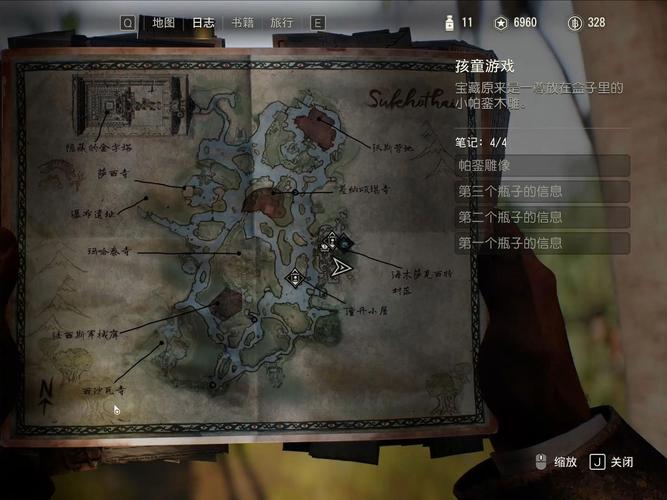The width and height of the screenshot is (667, 500).
Task: Open the 旅行 travel tab
Action: 282,22
